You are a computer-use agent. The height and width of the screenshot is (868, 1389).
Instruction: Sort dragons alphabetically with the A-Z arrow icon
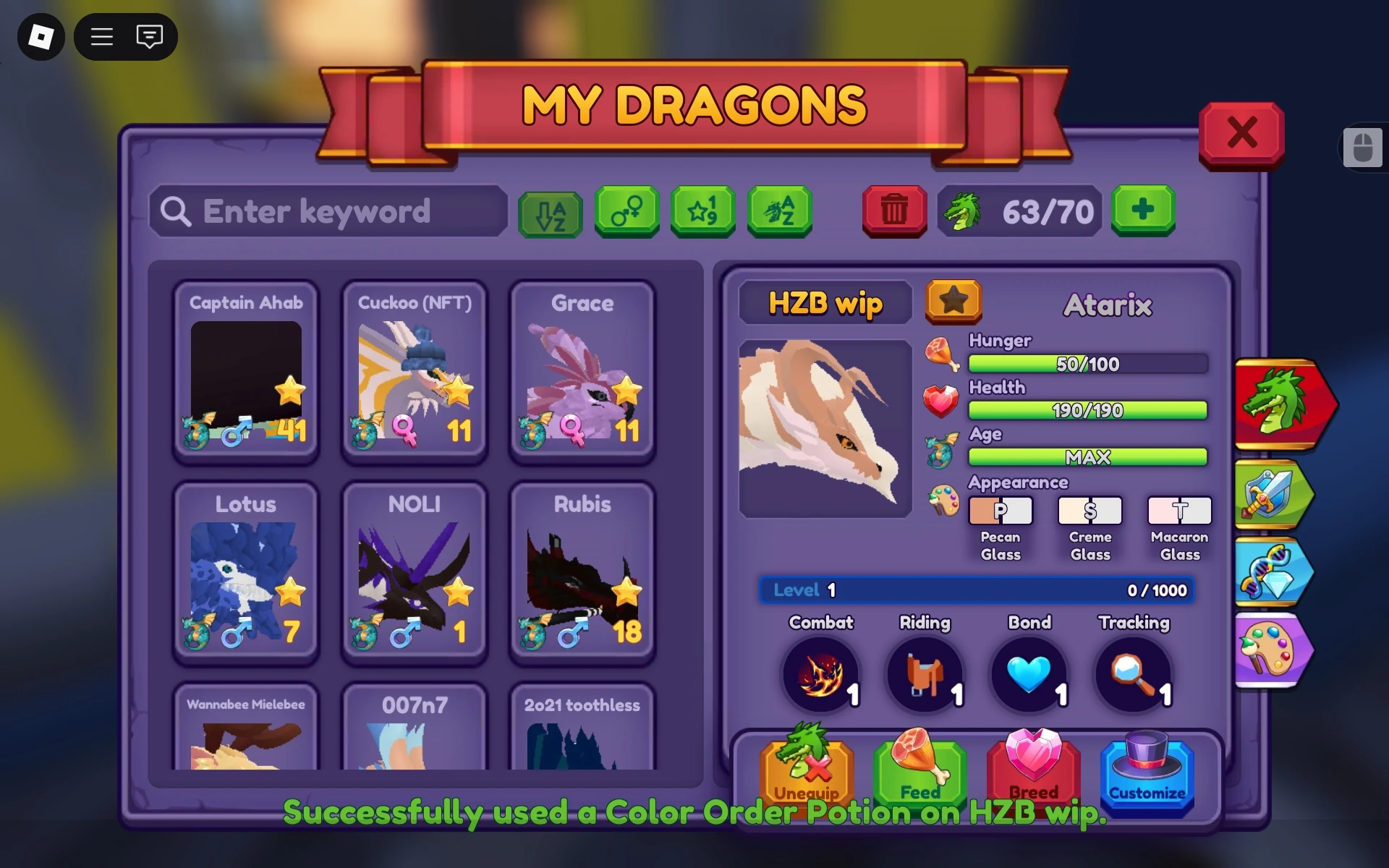[x=551, y=212]
